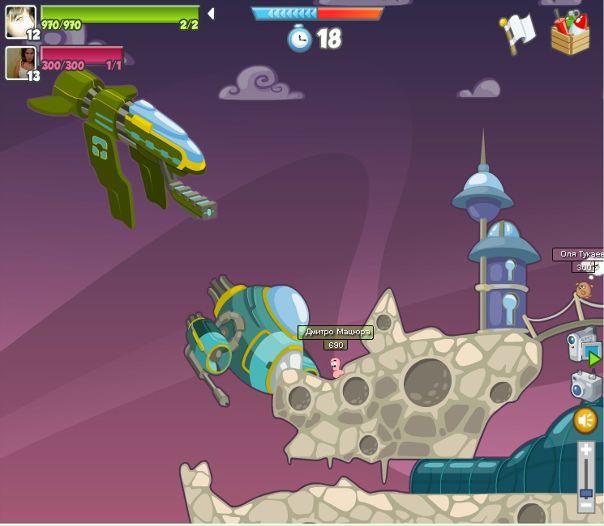Toggle sound with the orange speaker button
The width and height of the screenshot is (604, 526).
point(586,421)
